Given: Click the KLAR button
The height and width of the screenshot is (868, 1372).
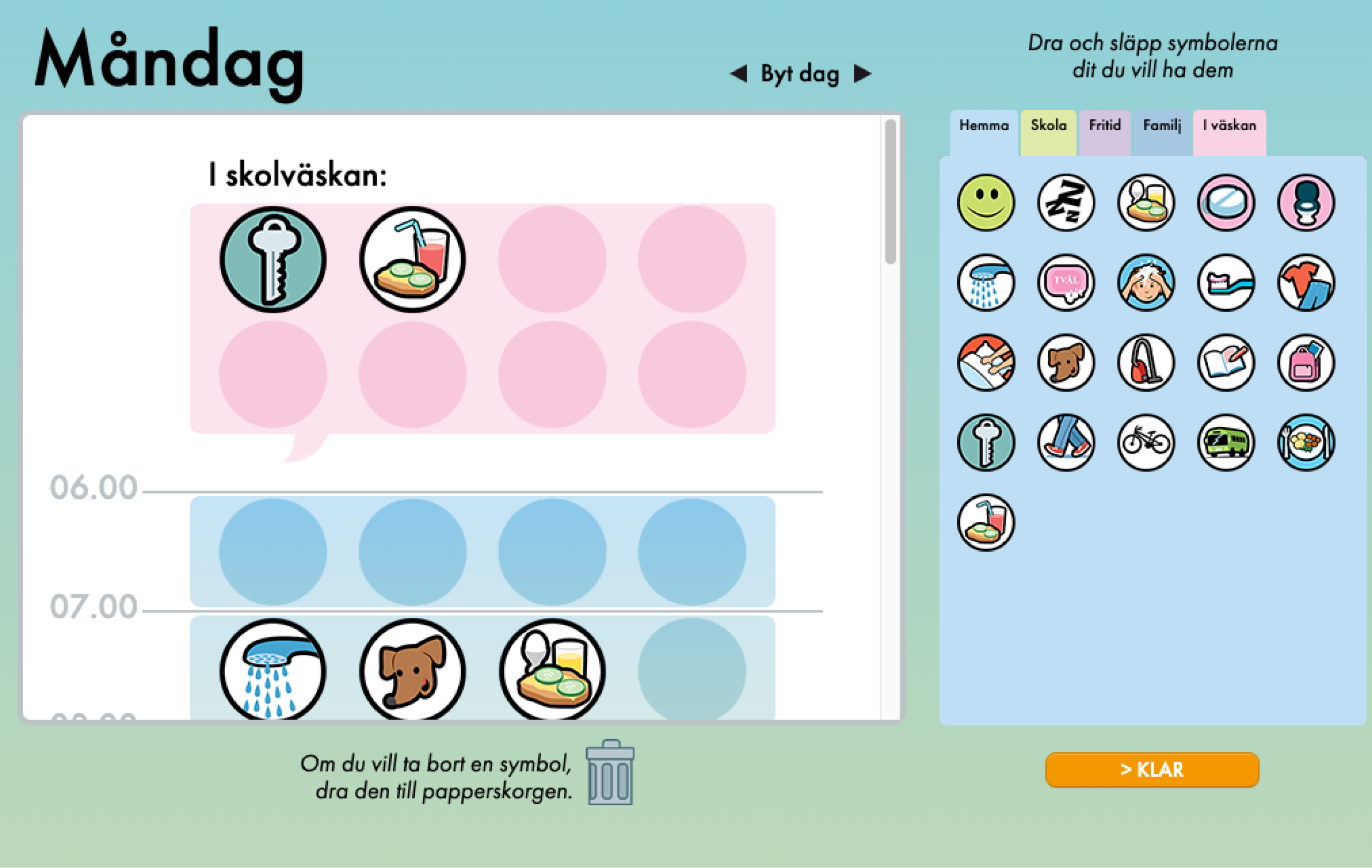Looking at the screenshot, I should (x=1152, y=769).
